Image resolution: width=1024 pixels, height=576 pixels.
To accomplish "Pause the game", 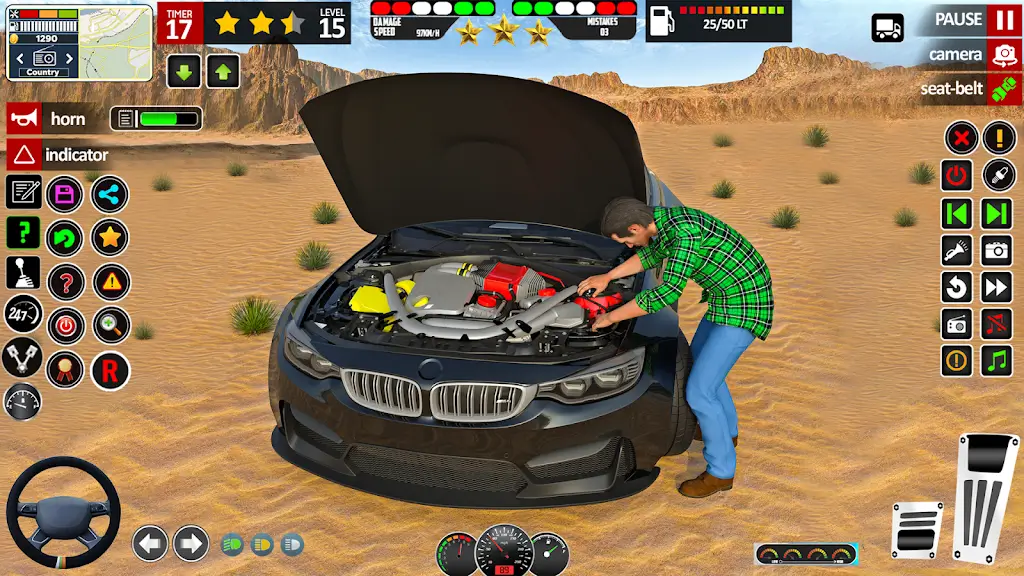I will pos(1004,20).
